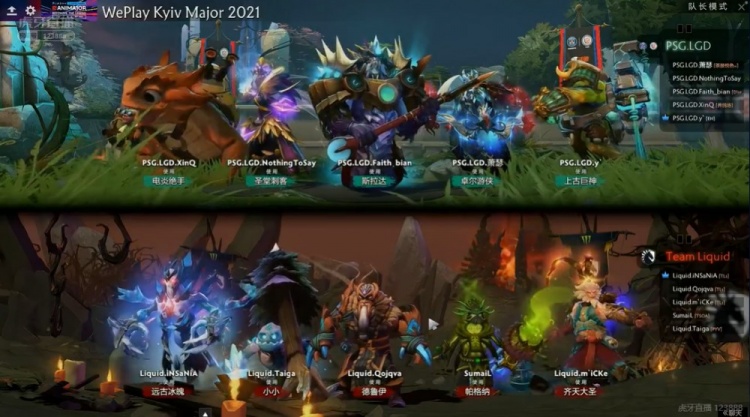This screenshot has width=750, height=417.
Task: Select Liquid.m`iCKe in the roster list
Action: pyautogui.click(x=694, y=301)
